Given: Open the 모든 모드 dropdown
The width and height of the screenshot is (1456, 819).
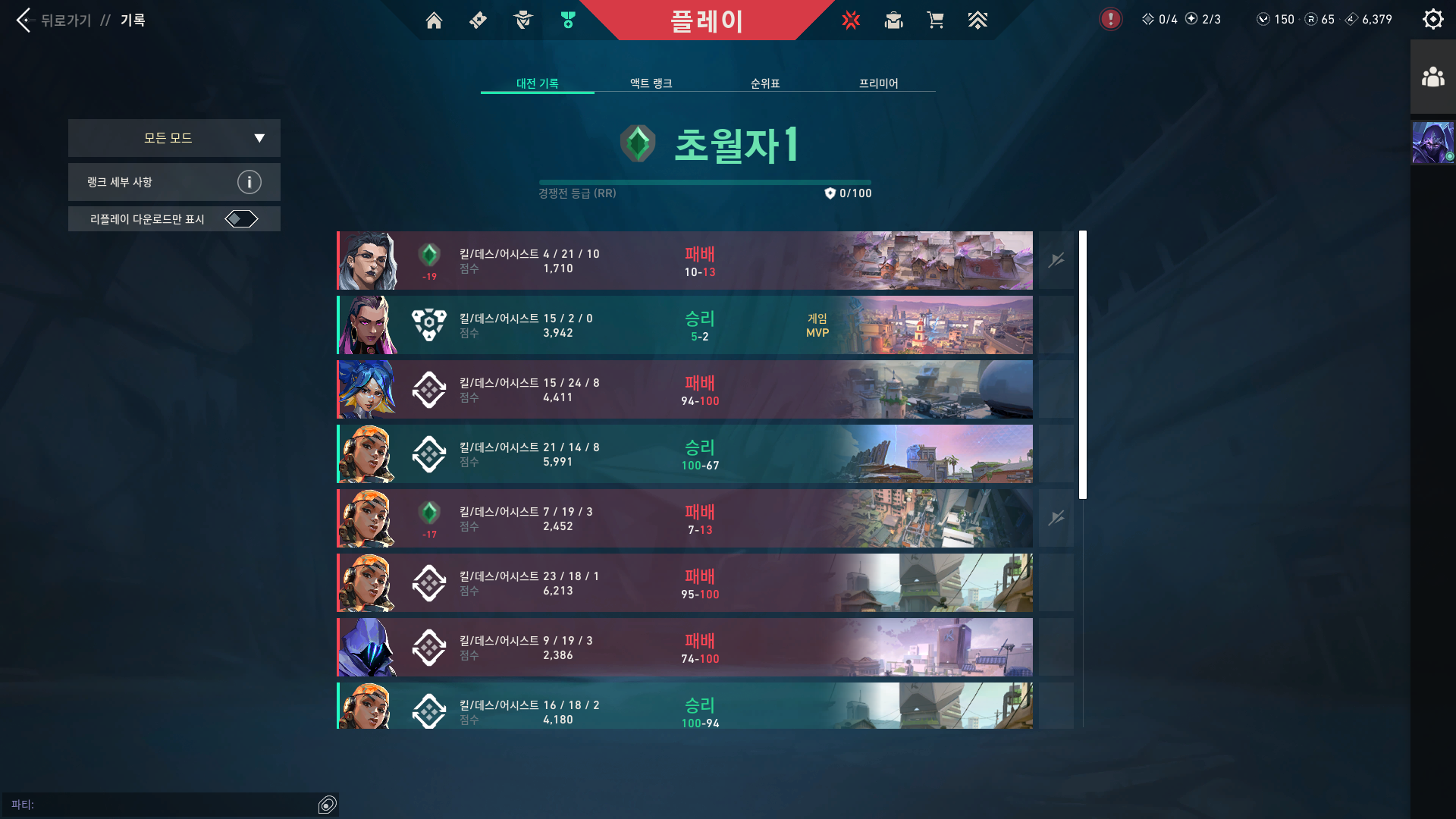Looking at the screenshot, I should [x=174, y=138].
